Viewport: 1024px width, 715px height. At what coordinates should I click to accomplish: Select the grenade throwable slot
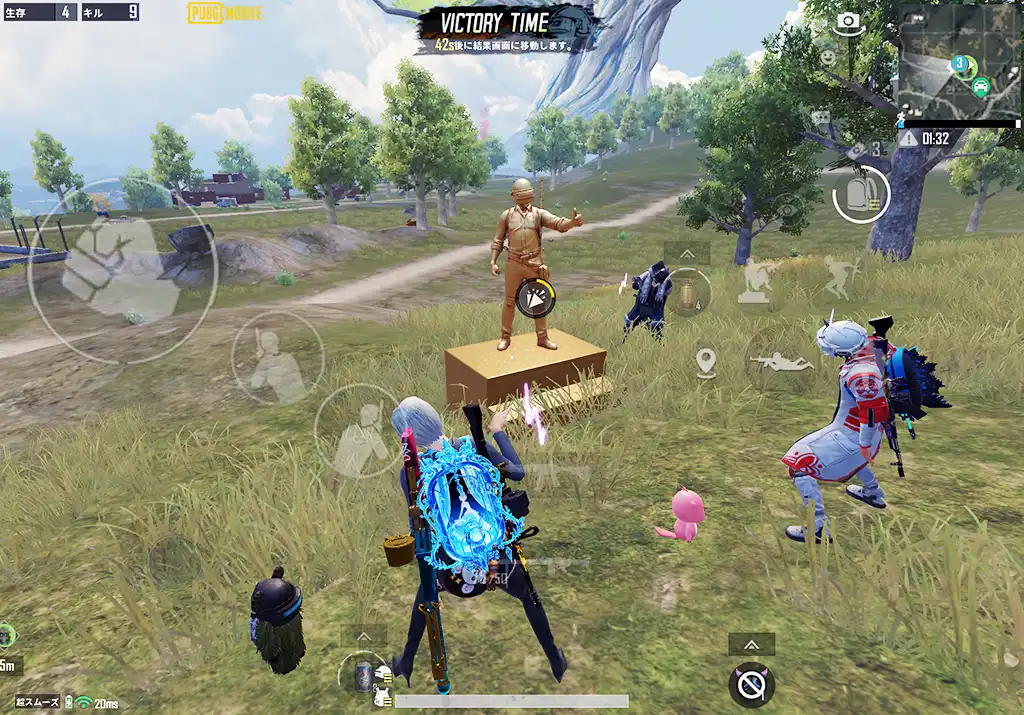pyautogui.click(x=688, y=293)
